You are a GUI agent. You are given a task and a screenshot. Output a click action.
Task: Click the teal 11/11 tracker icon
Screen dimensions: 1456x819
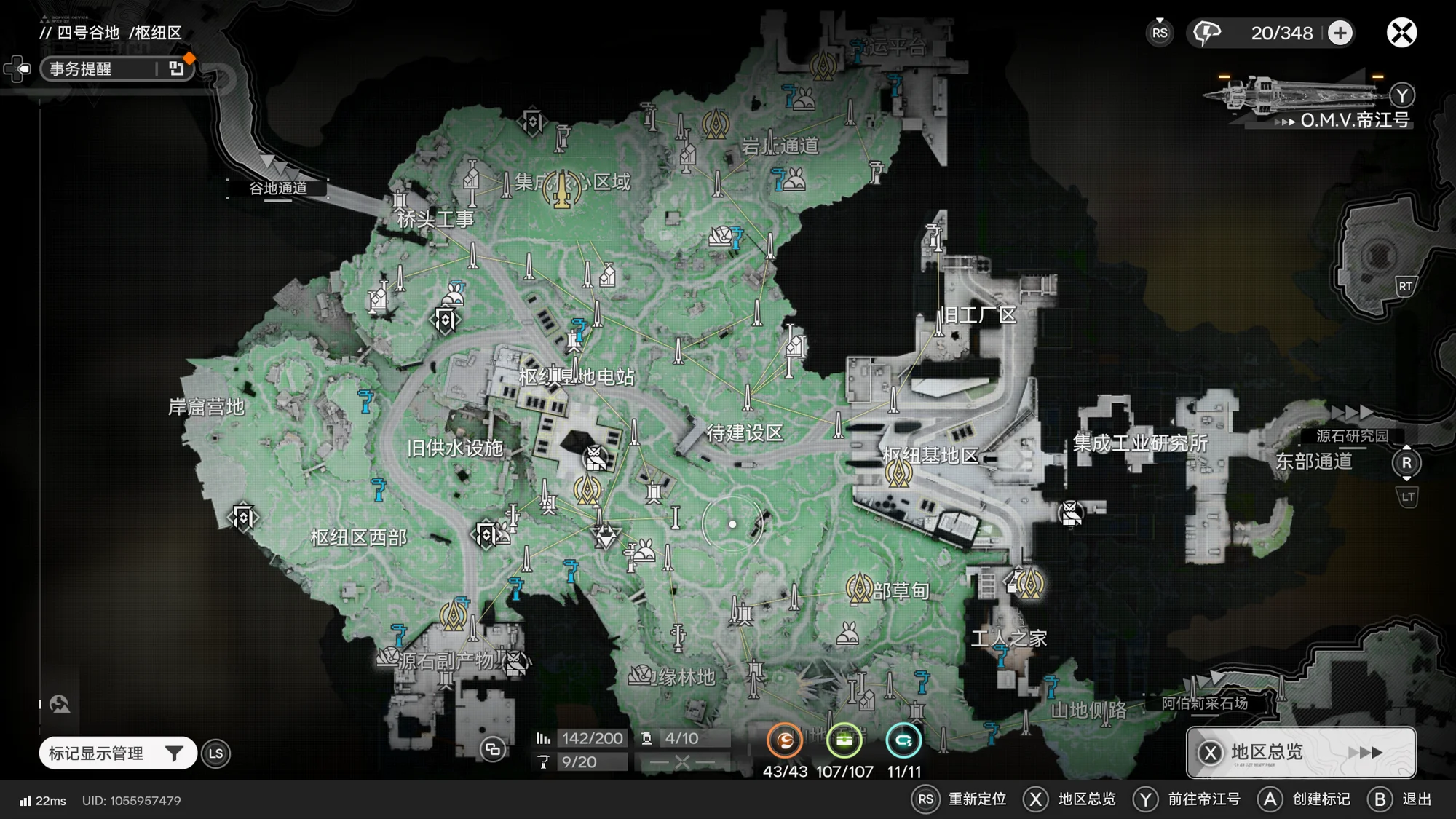903,741
